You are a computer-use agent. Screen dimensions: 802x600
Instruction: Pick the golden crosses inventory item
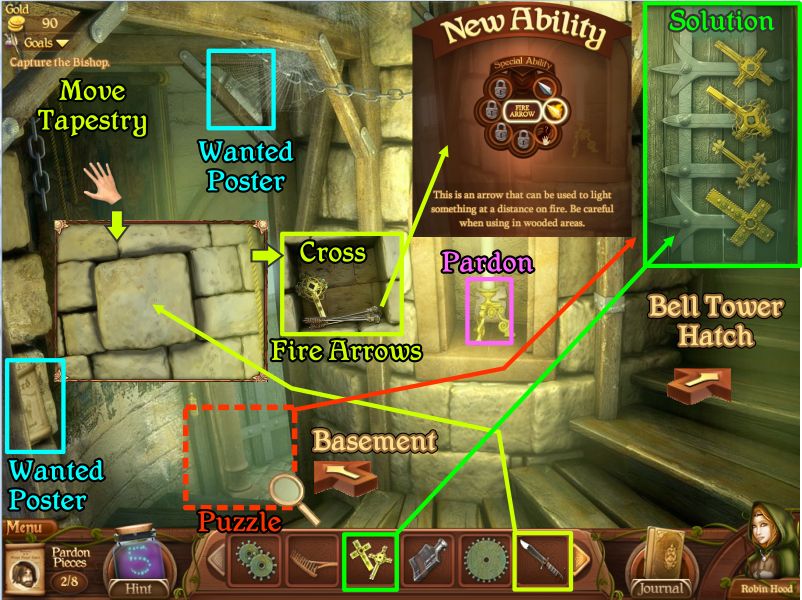click(x=369, y=561)
